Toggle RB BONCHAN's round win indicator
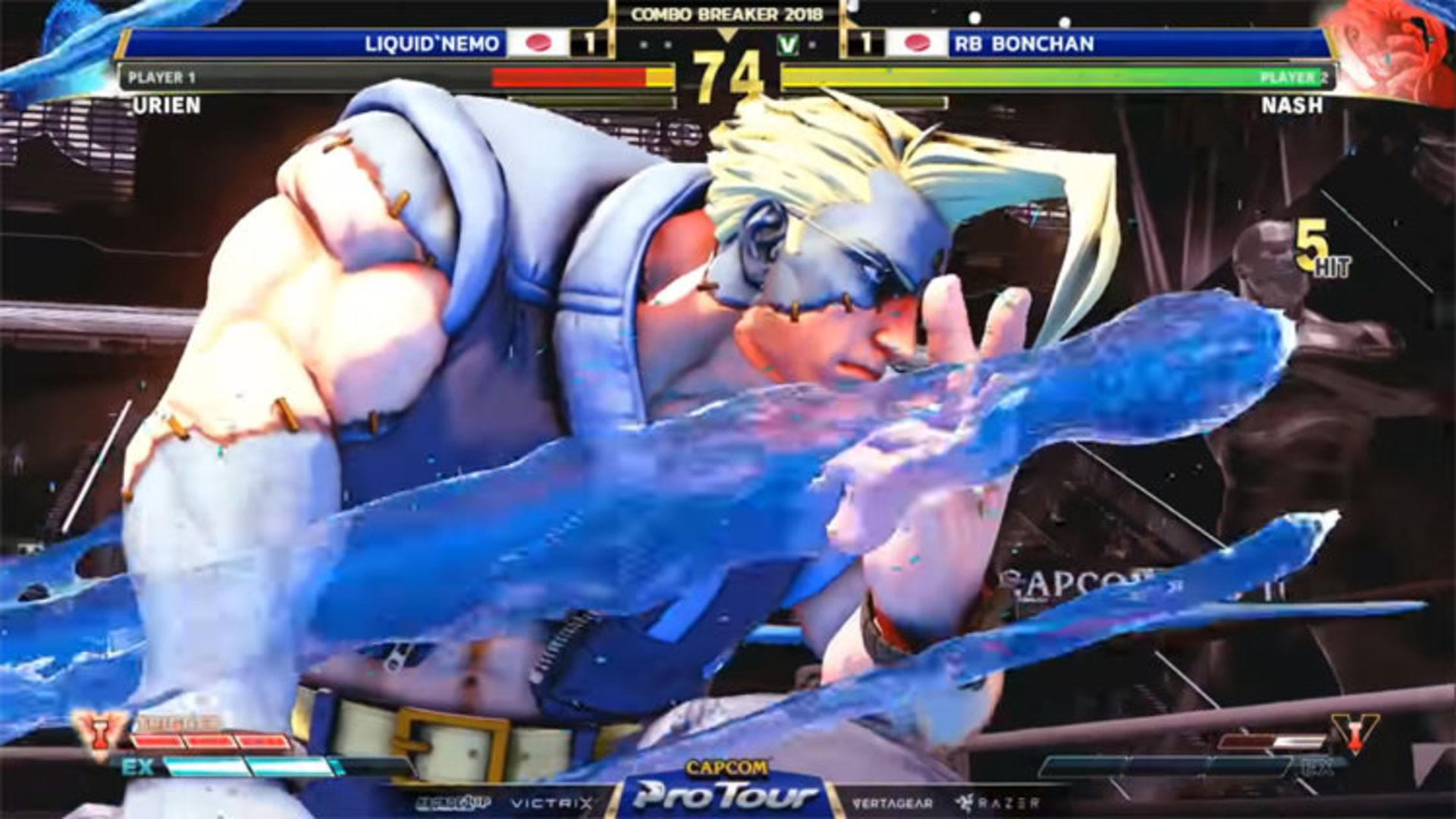Screen dimensions: 1456x819 [x=866, y=43]
